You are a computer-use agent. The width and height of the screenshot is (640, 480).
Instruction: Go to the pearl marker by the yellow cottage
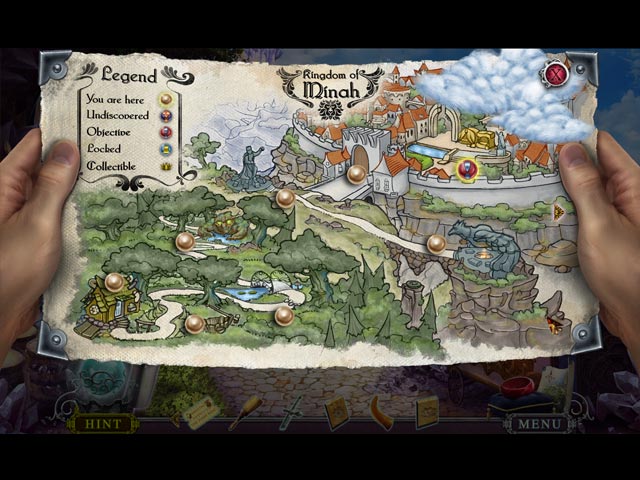114,282
